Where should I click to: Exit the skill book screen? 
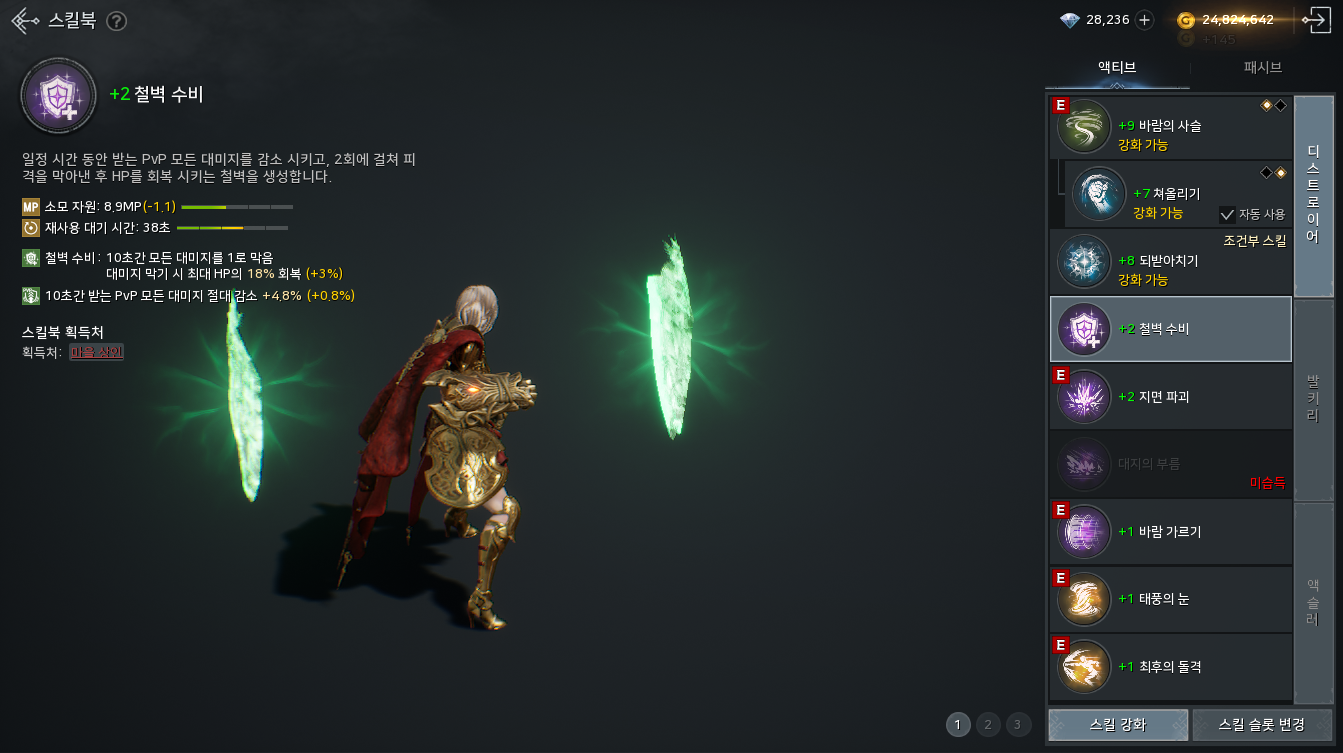point(1314,20)
